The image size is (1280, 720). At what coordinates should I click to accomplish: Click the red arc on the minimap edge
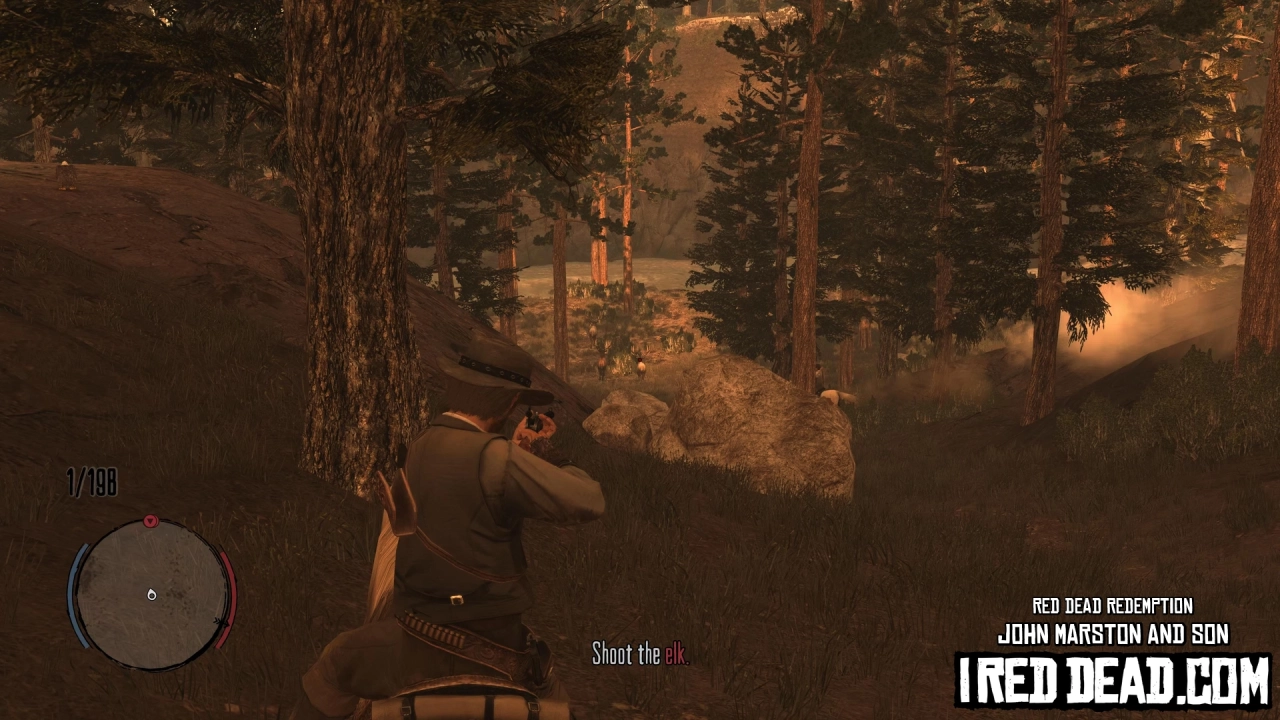pos(227,597)
